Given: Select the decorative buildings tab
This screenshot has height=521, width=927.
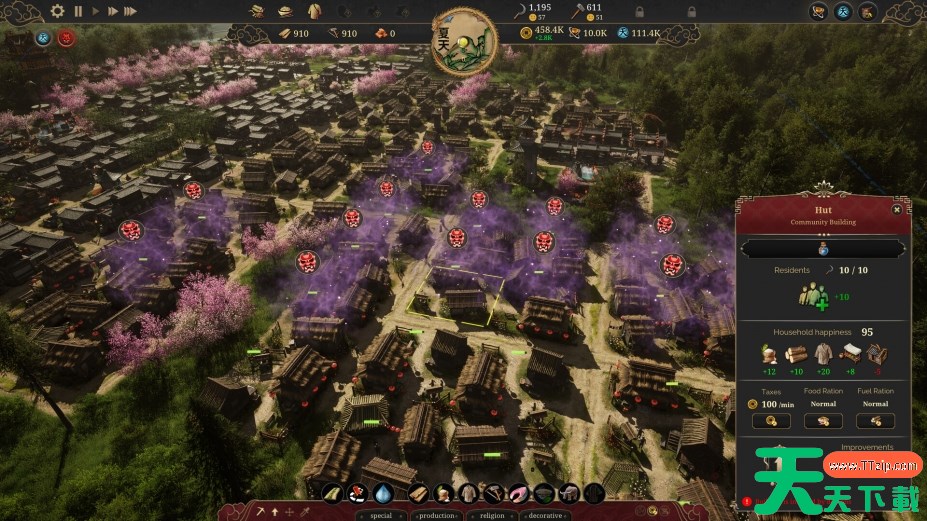Looking at the screenshot, I should coord(545,515).
